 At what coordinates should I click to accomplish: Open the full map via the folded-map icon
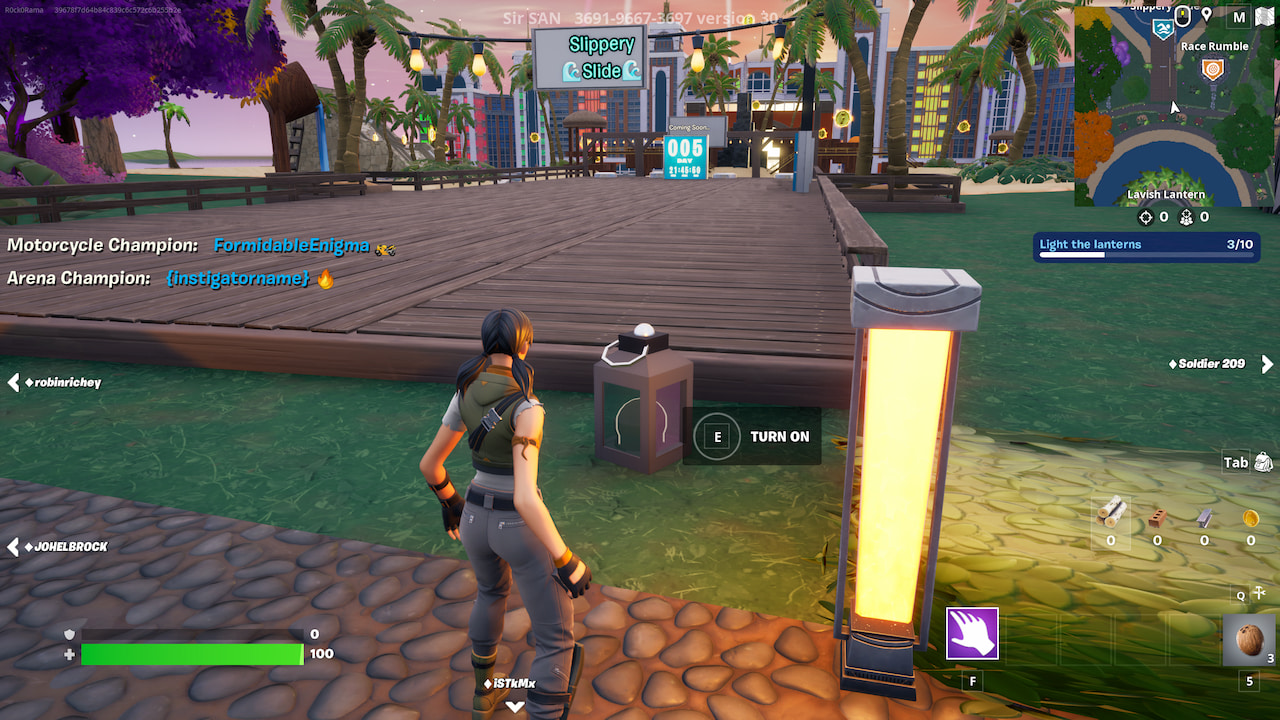[x=1264, y=16]
